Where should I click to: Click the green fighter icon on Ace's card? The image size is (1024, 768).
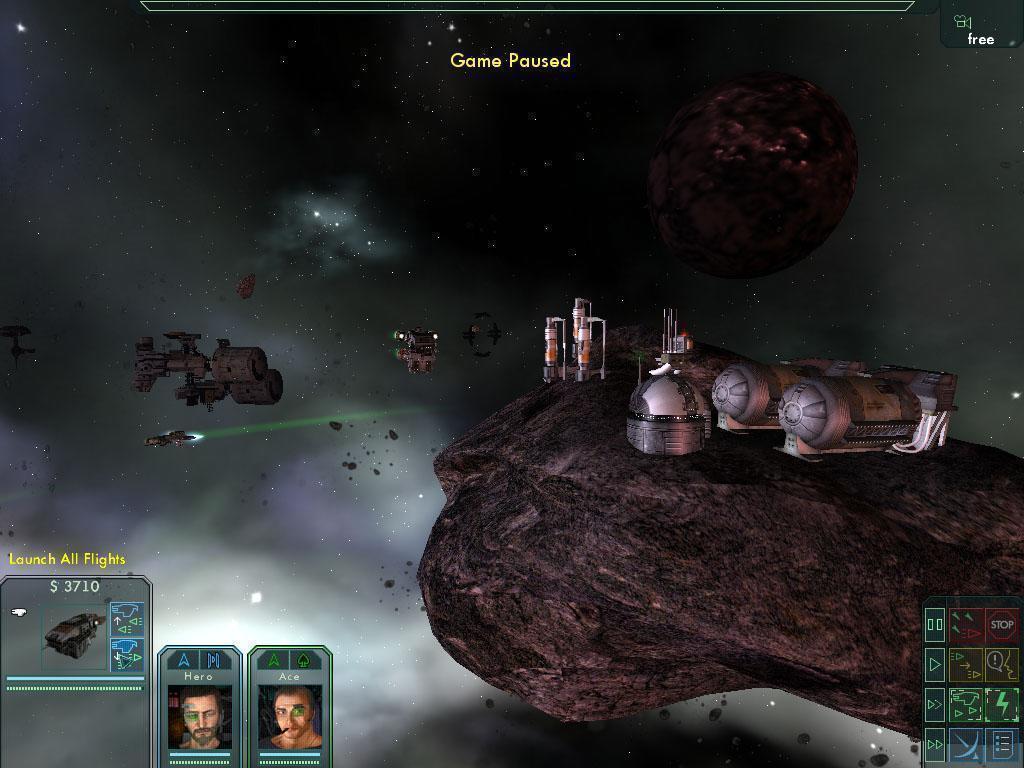point(273,660)
